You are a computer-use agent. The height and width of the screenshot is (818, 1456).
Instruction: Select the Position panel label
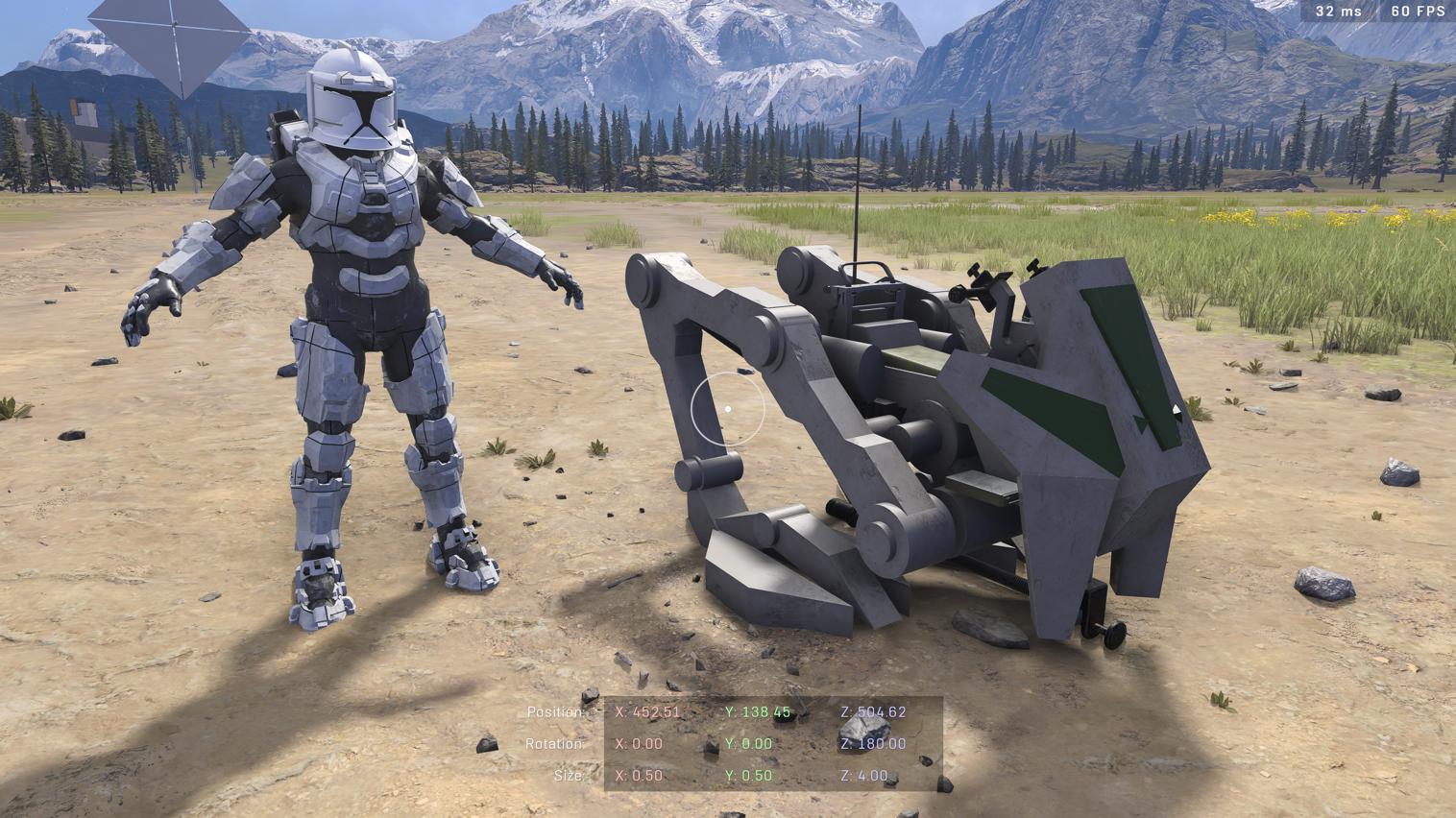555,712
